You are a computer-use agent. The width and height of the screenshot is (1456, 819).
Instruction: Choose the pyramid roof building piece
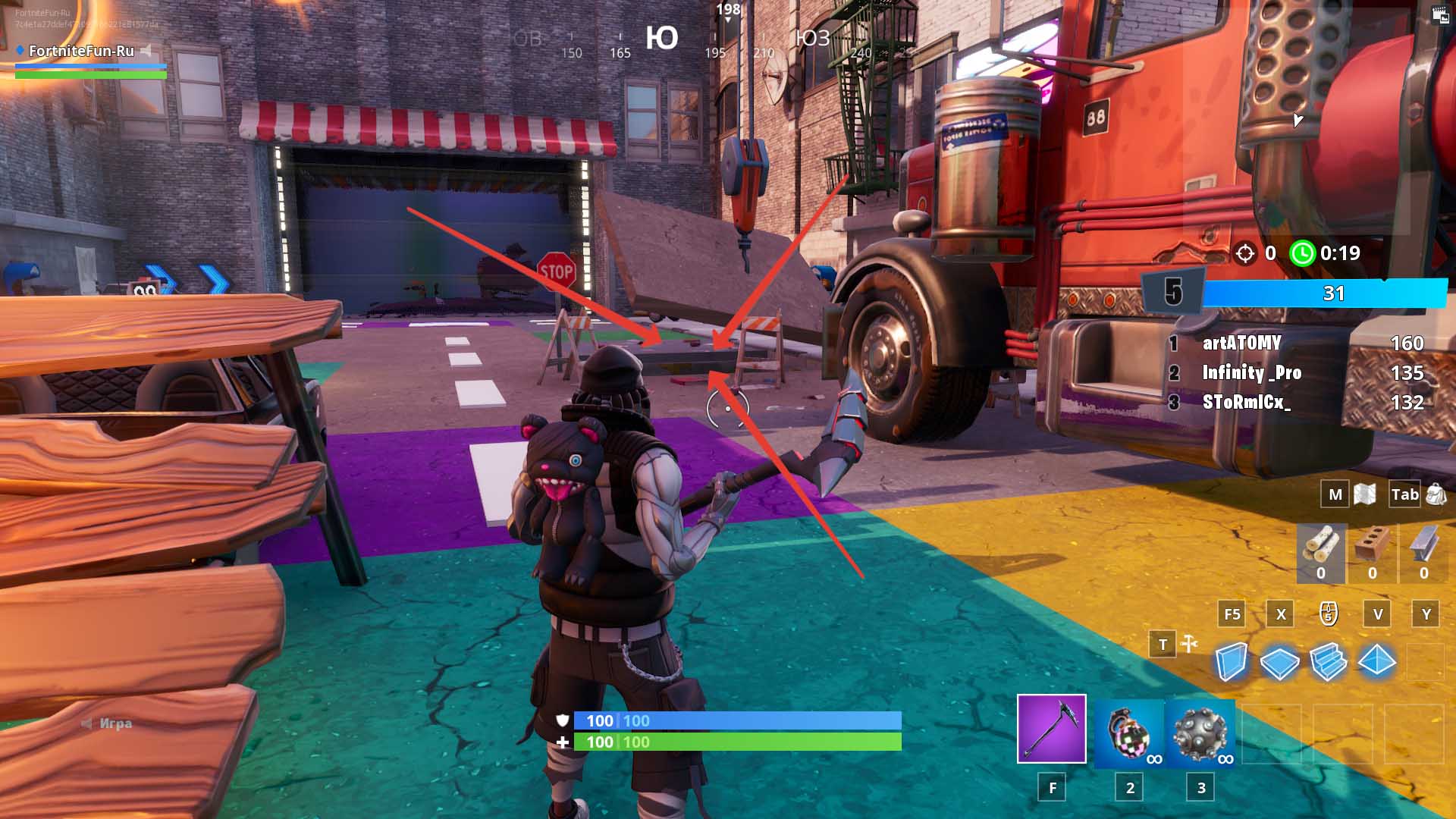(x=1376, y=661)
